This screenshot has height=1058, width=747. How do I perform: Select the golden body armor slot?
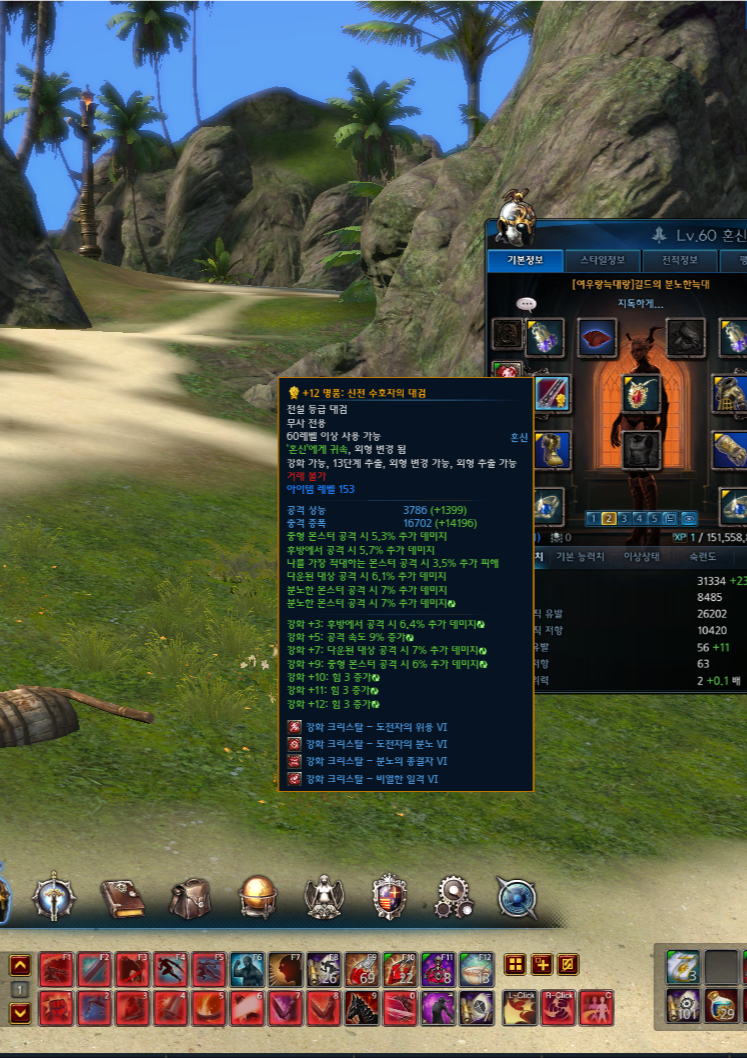pos(731,393)
